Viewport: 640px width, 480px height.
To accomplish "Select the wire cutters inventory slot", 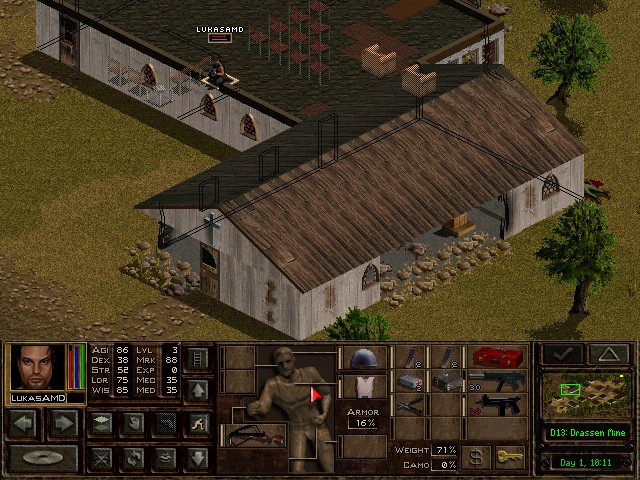I will [410, 405].
